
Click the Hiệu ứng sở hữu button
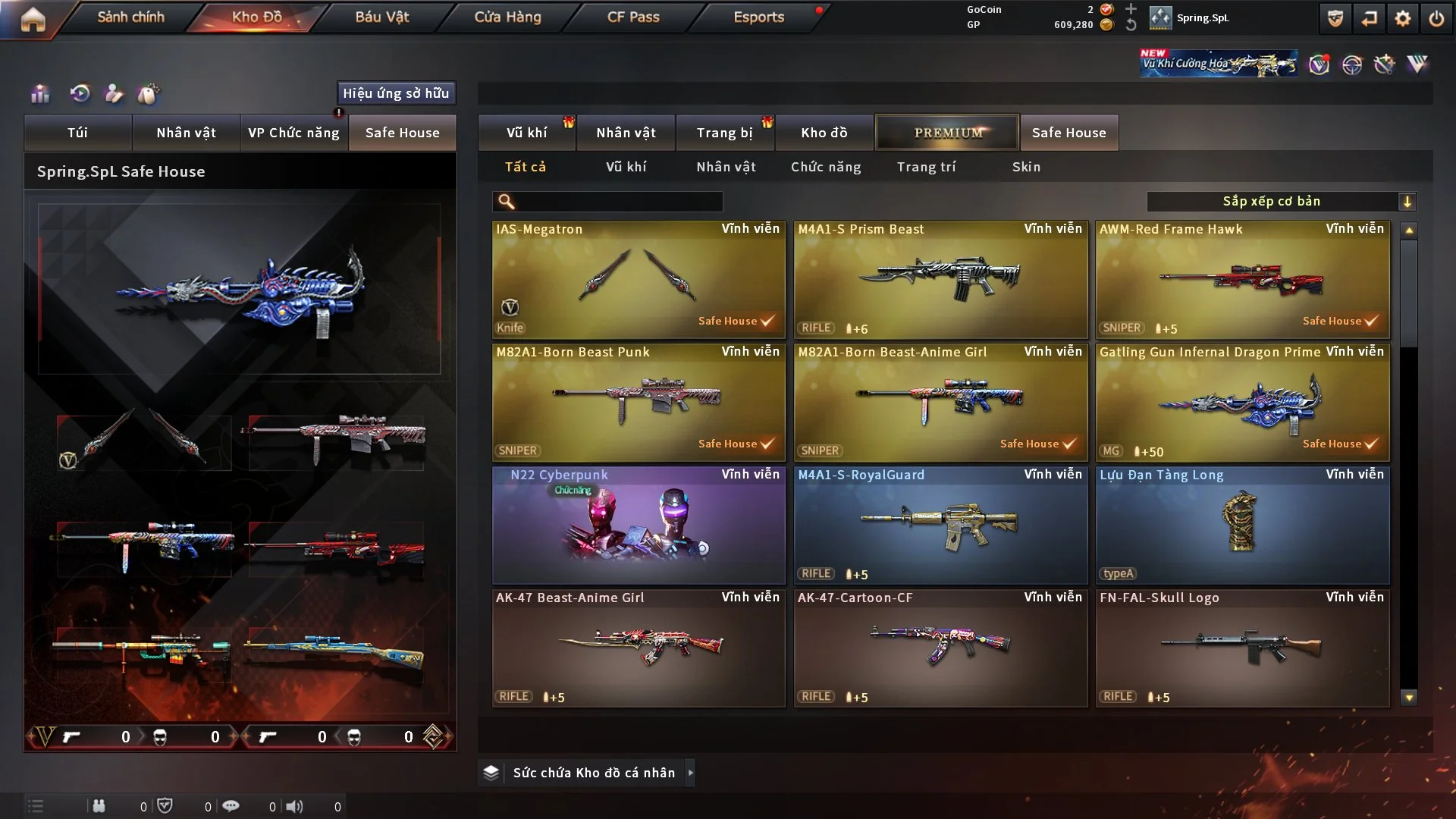click(x=396, y=93)
